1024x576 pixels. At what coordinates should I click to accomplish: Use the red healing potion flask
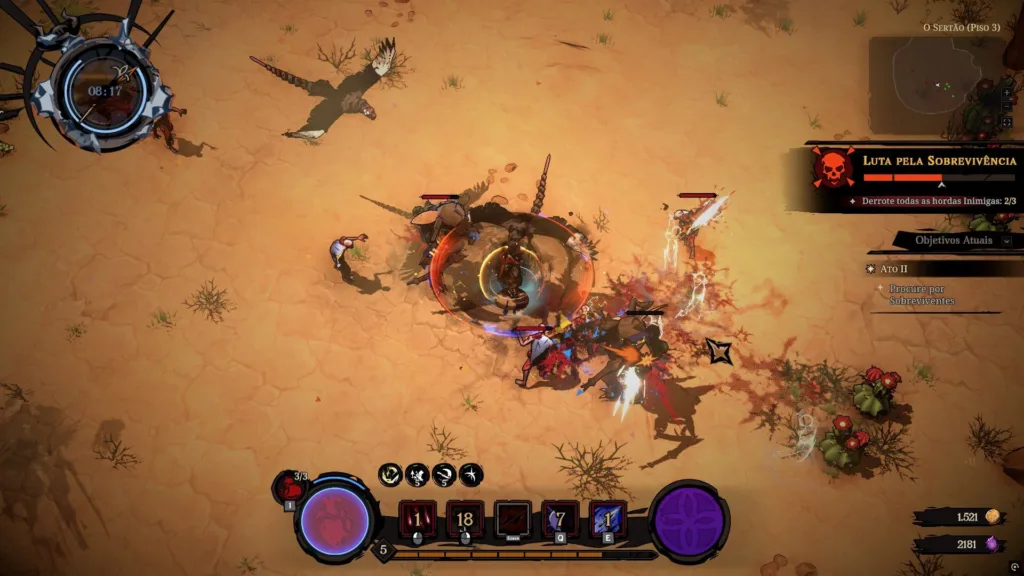(289, 488)
